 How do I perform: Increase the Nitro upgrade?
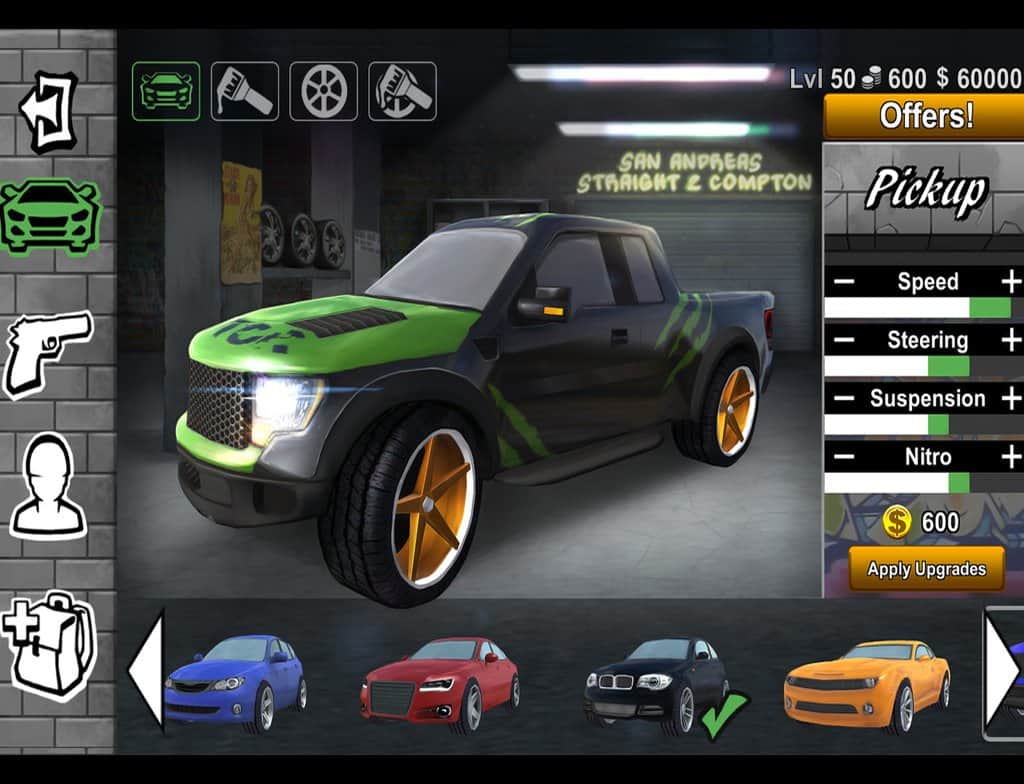(1010, 457)
